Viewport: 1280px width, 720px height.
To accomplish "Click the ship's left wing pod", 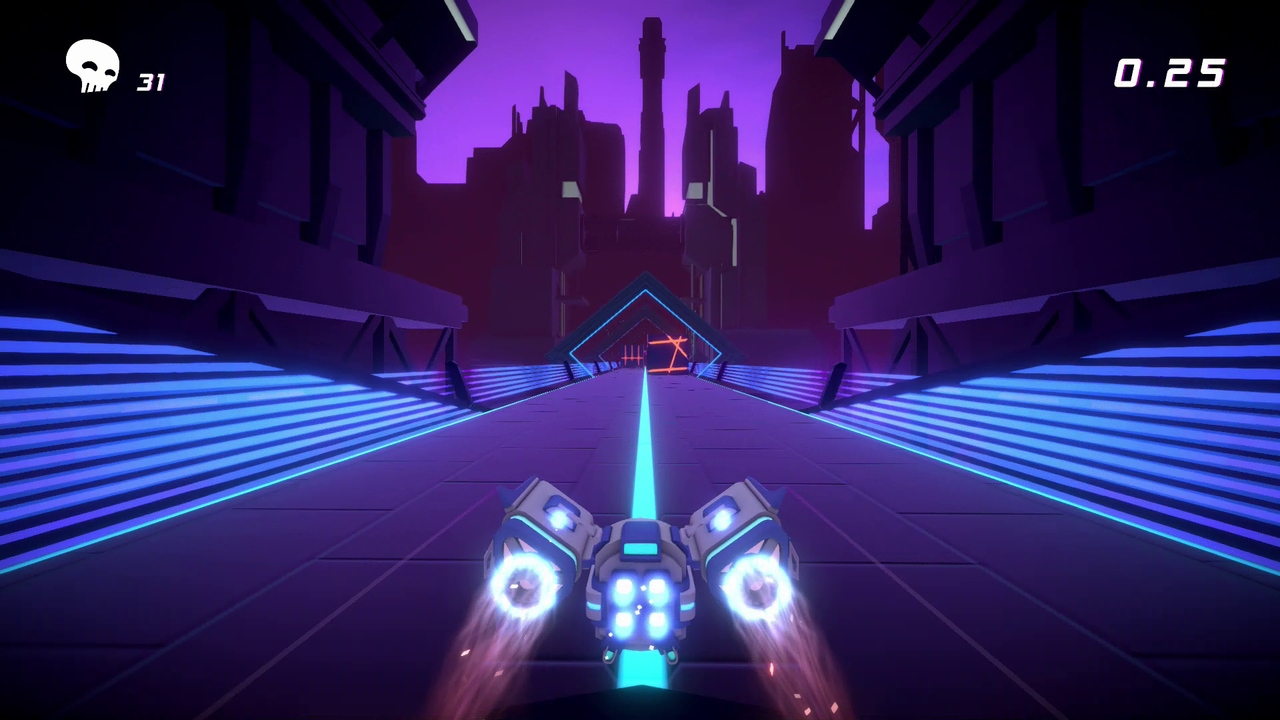I will coord(545,515).
